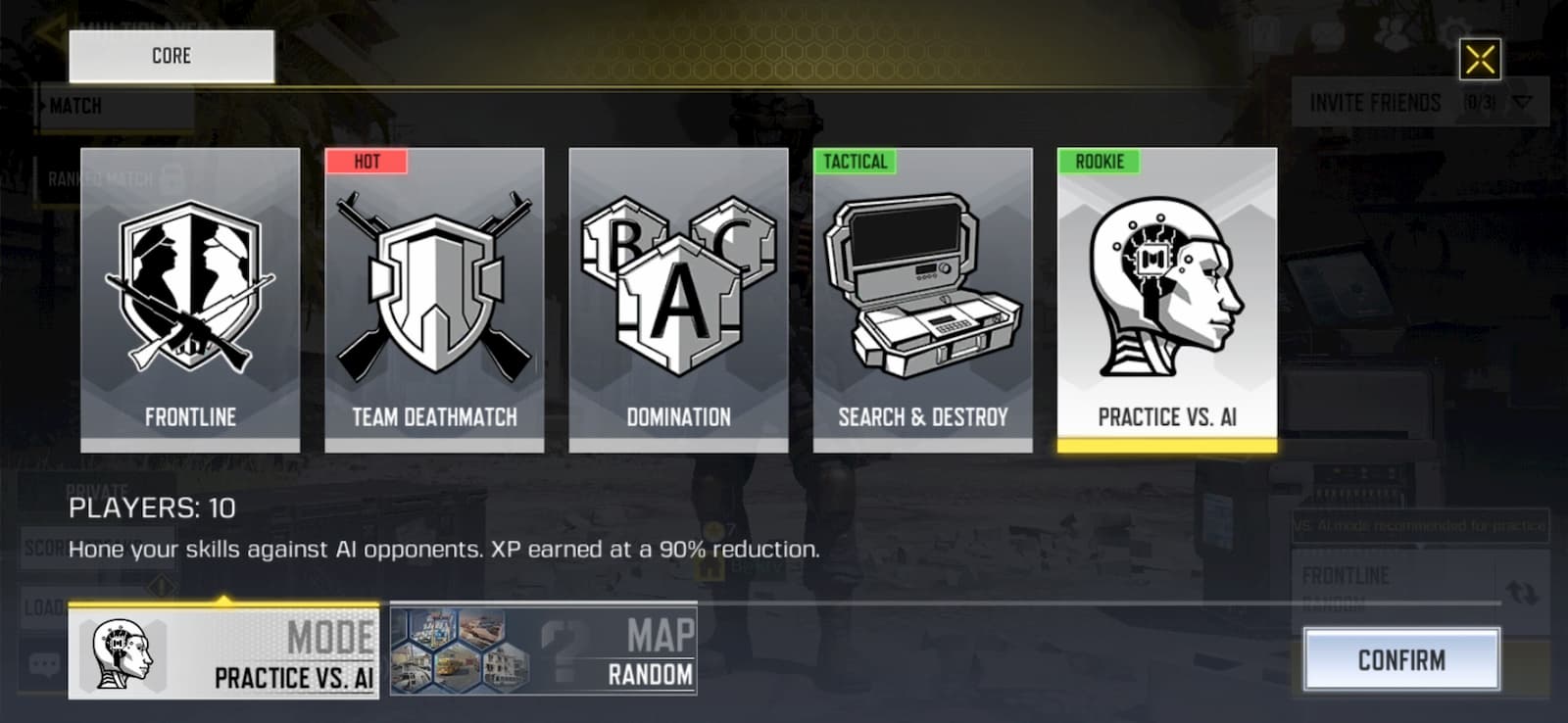Screen dimensions: 1568x723
Task: Switch to the CORE tab
Action: pos(170,56)
